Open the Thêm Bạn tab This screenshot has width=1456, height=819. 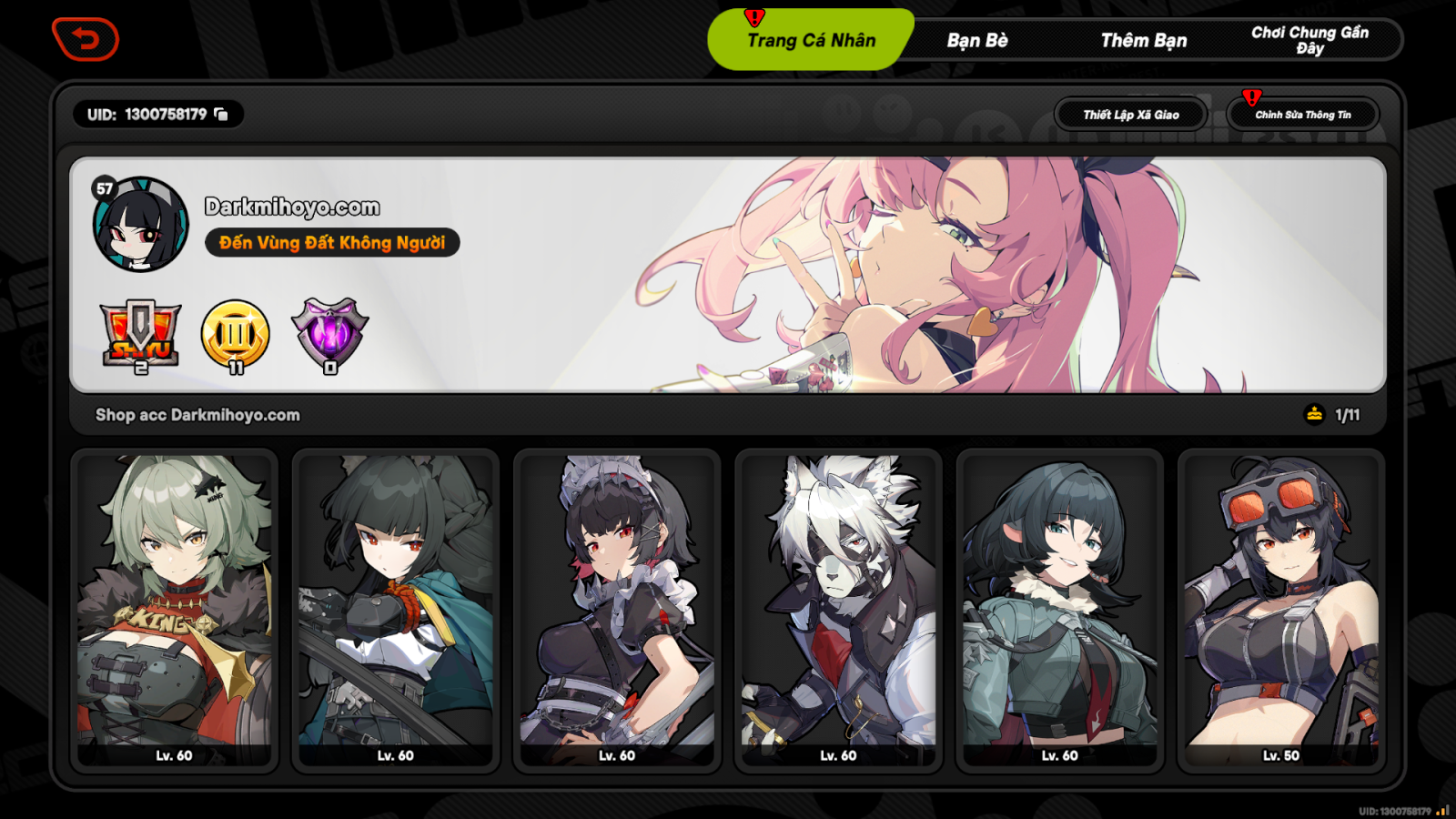point(1145,40)
